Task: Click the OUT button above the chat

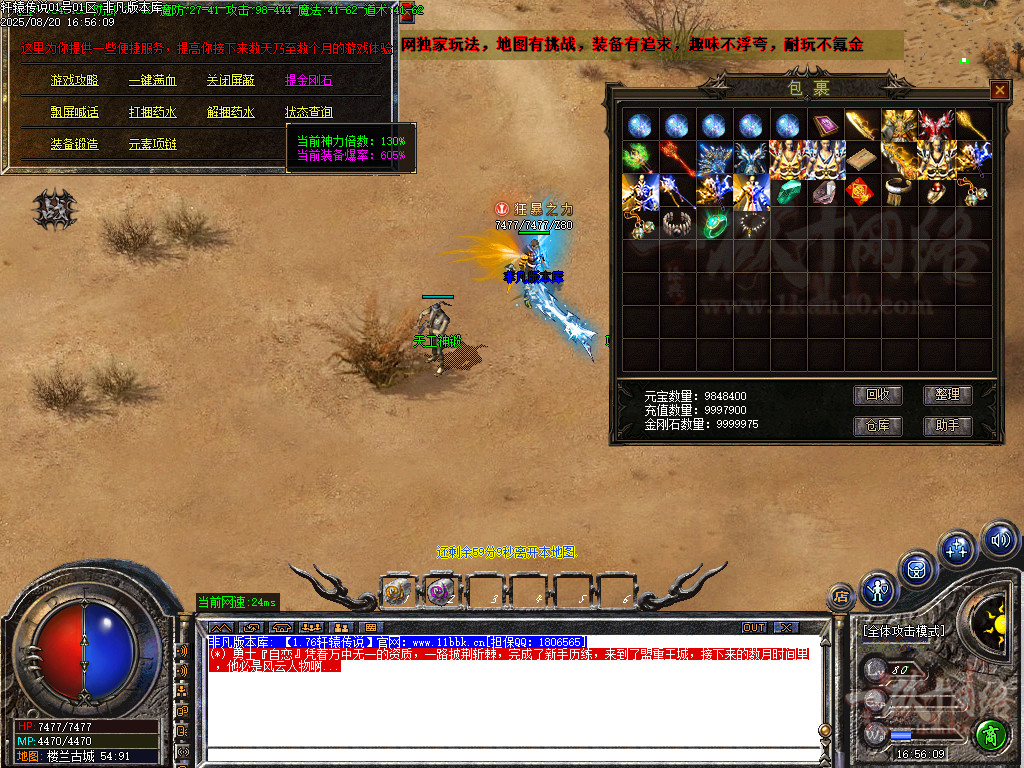Action: (754, 628)
